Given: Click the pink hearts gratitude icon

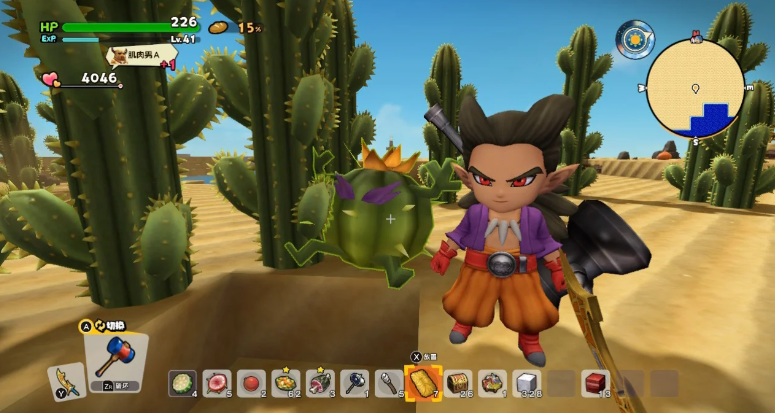Looking at the screenshot, I should 50,79.
